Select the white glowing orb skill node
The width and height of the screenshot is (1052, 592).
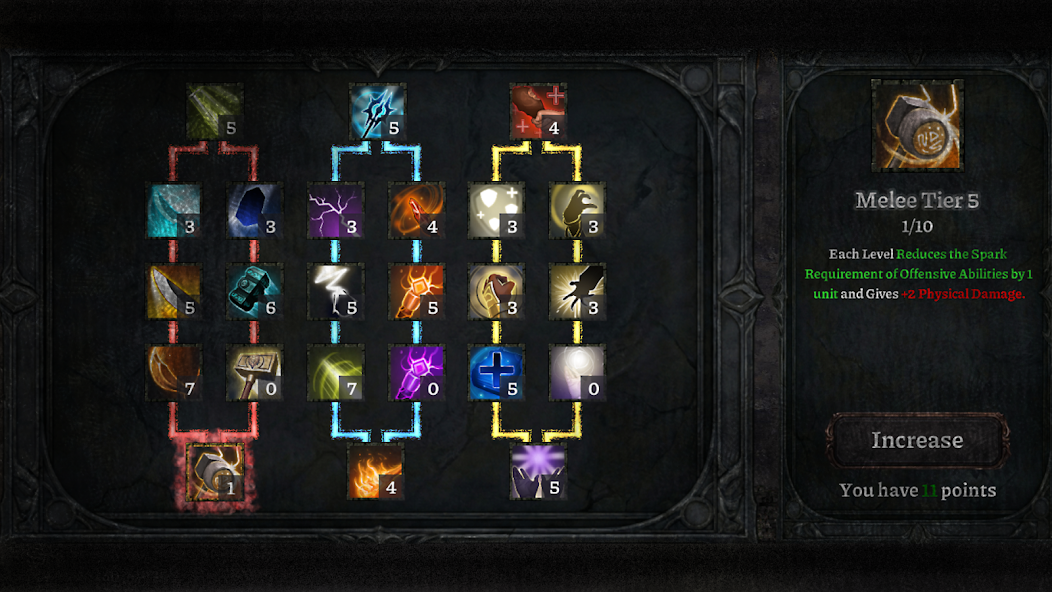click(578, 373)
